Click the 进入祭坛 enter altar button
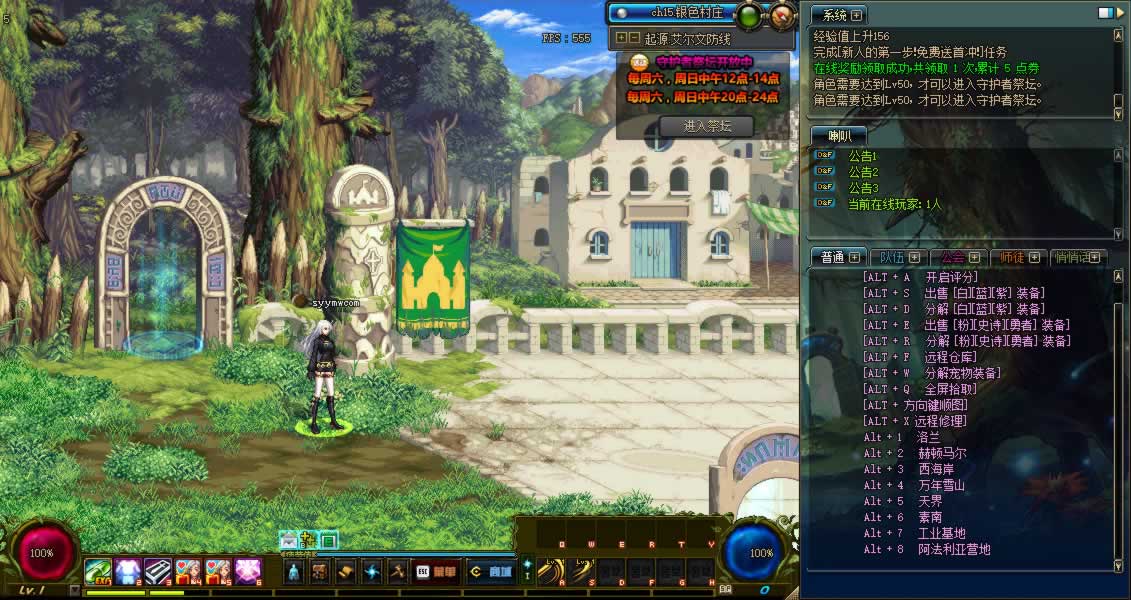This screenshot has width=1131, height=600. 707,126
